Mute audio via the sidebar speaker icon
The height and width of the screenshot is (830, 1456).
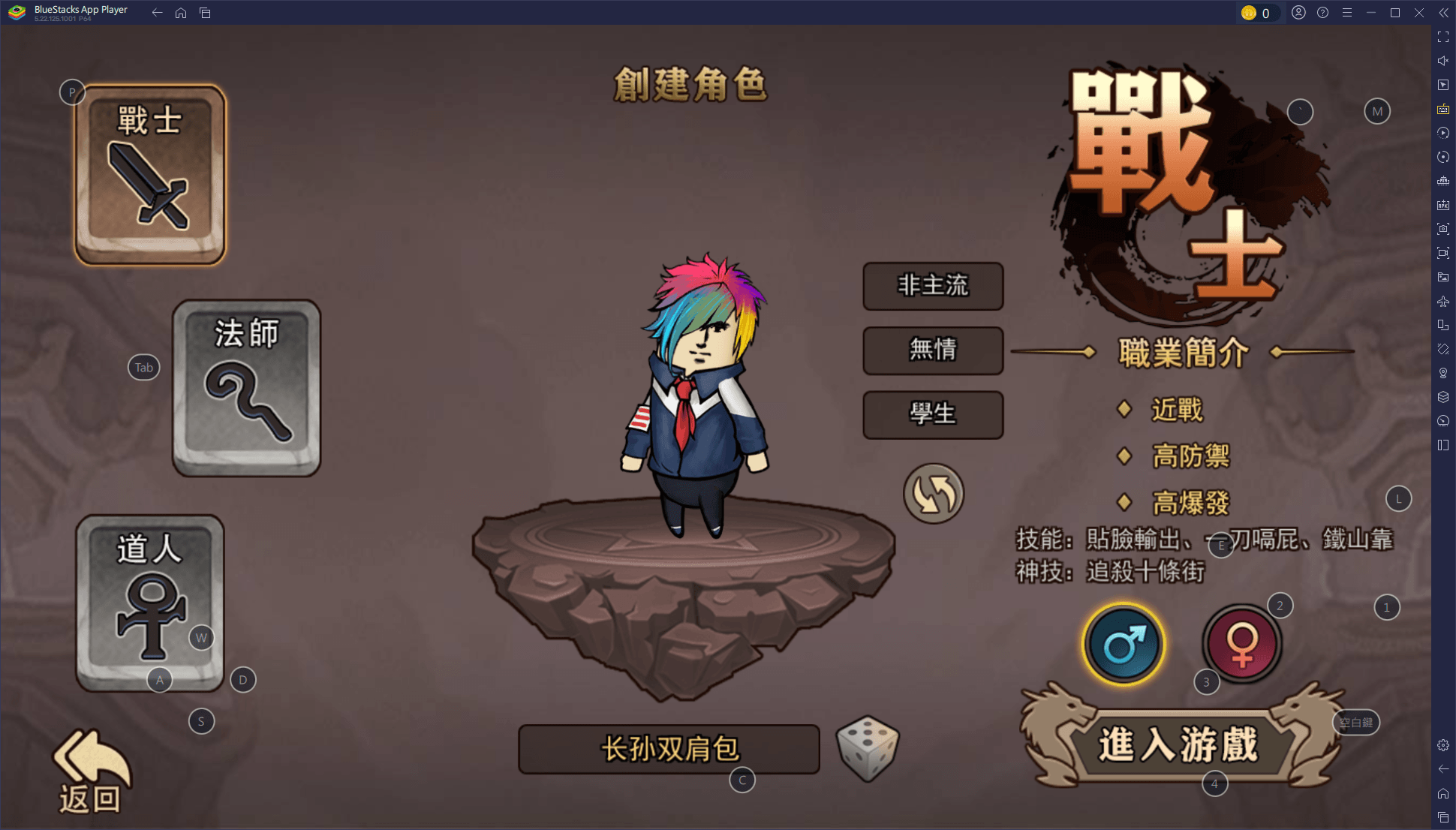(1442, 61)
